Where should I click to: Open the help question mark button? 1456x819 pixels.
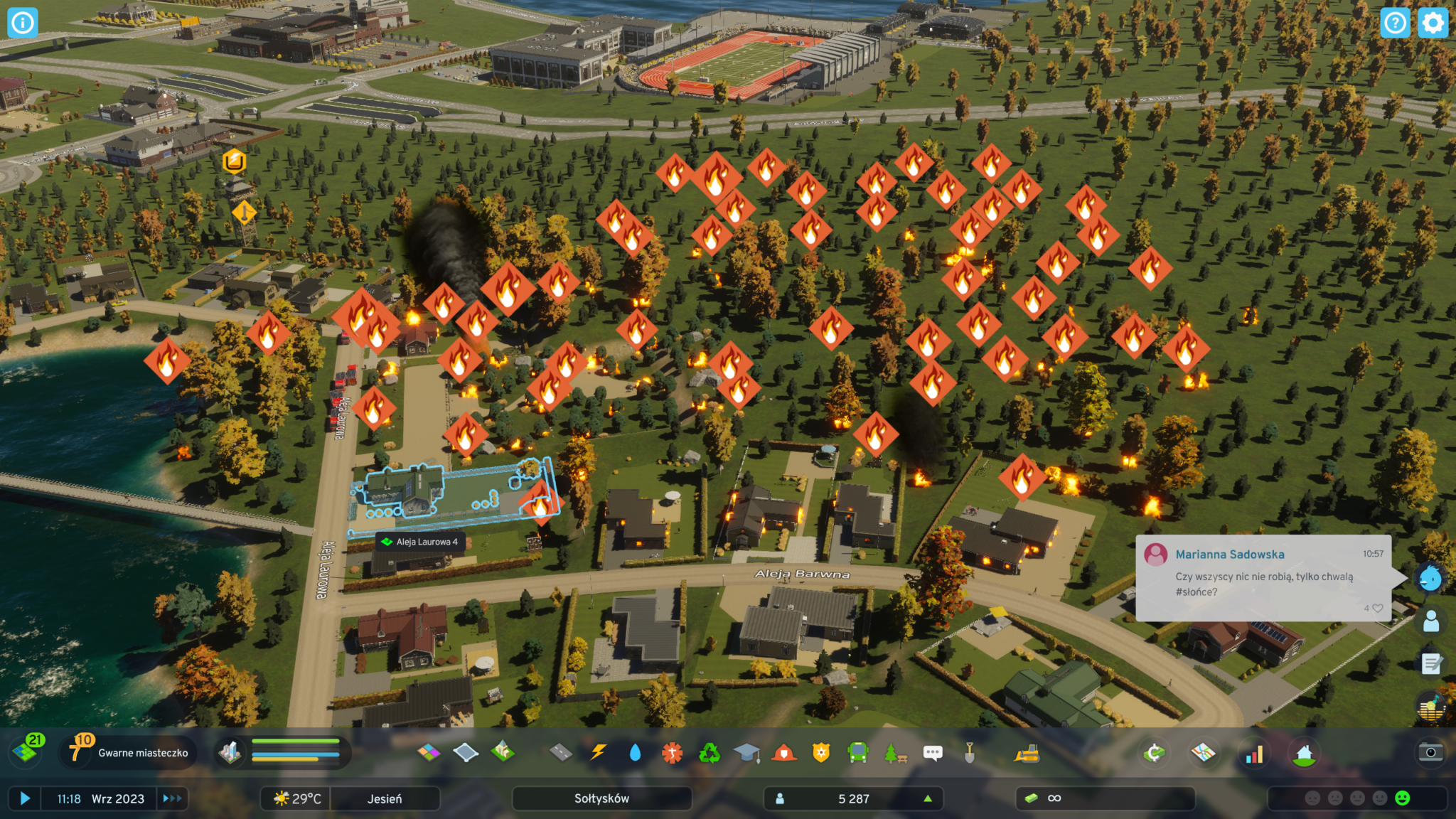[x=1395, y=23]
